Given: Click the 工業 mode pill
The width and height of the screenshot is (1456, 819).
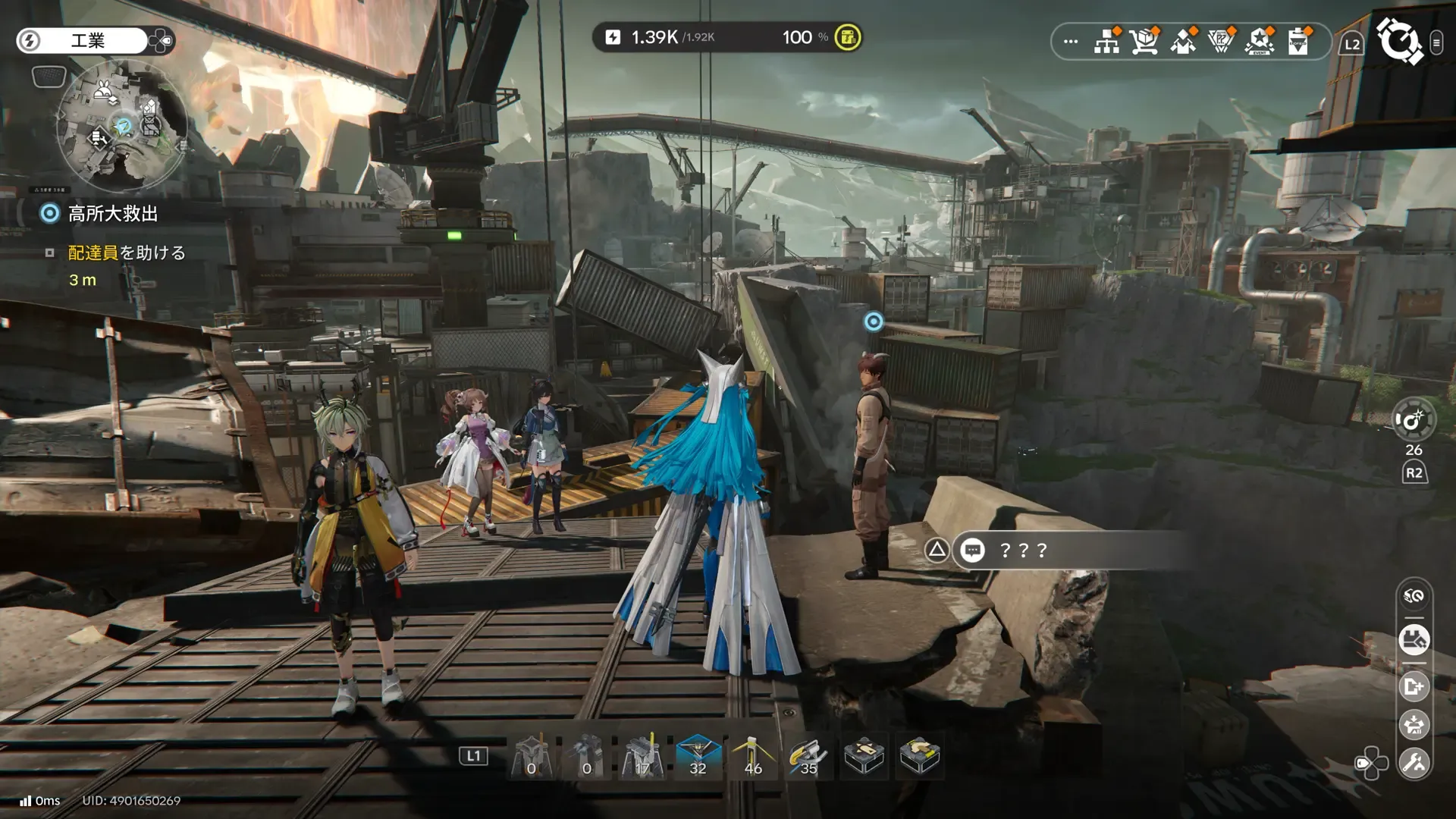Looking at the screenshot, I should pyautogui.click(x=87, y=40).
